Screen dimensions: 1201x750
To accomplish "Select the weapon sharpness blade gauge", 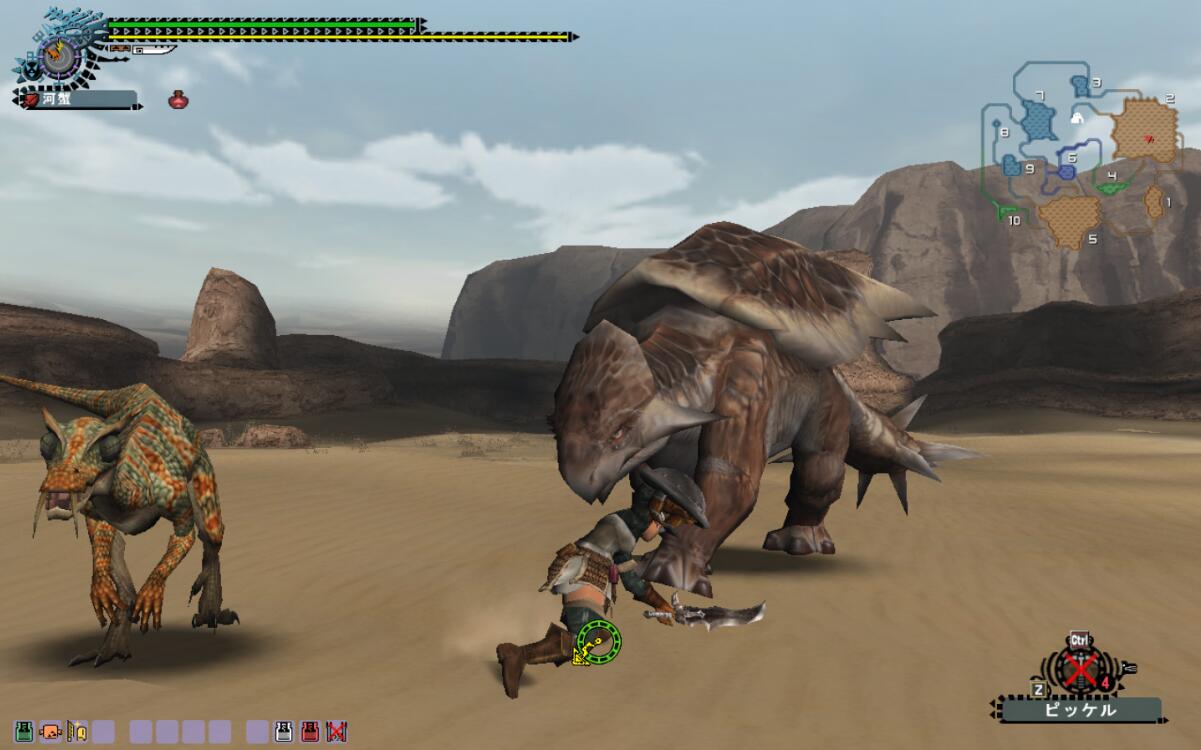I will tap(143, 48).
